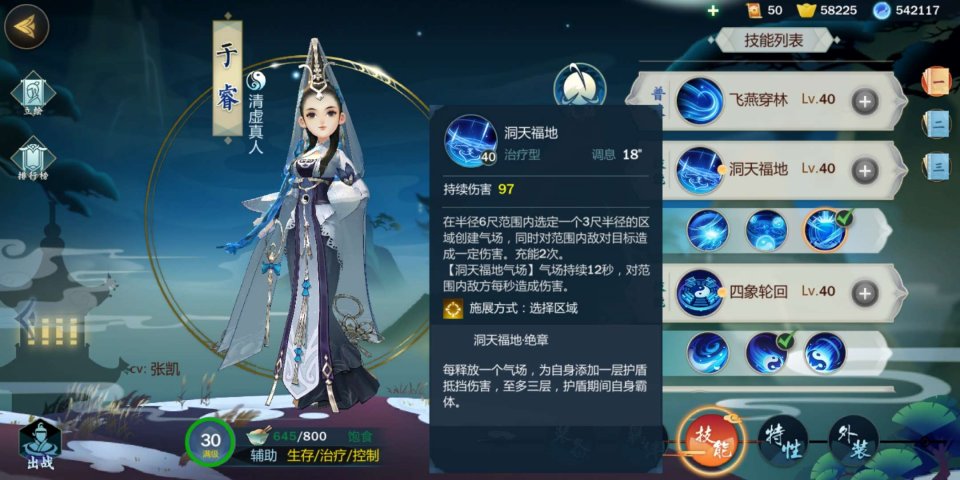The width and height of the screenshot is (960, 480).
Task: Switch to the 技能 skills tab
Action: [x=711, y=441]
